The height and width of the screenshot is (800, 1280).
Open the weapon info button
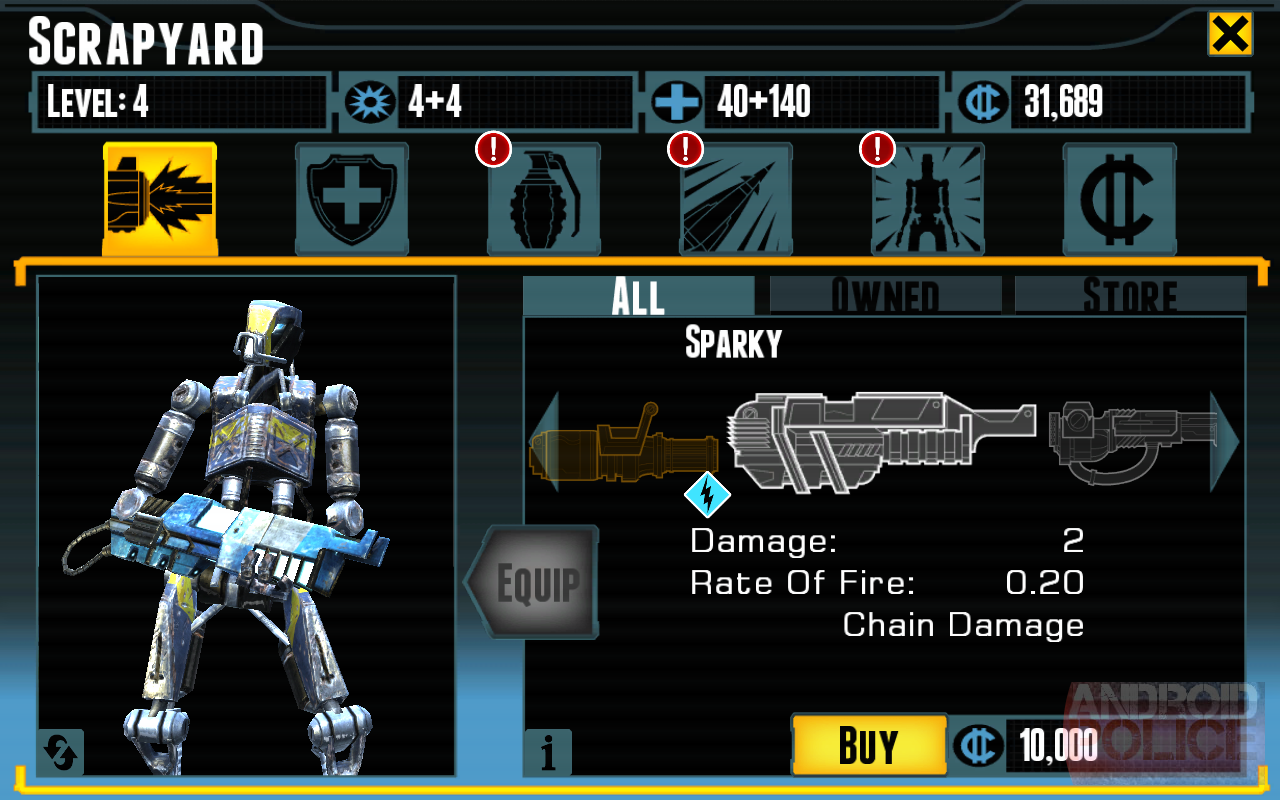(547, 753)
